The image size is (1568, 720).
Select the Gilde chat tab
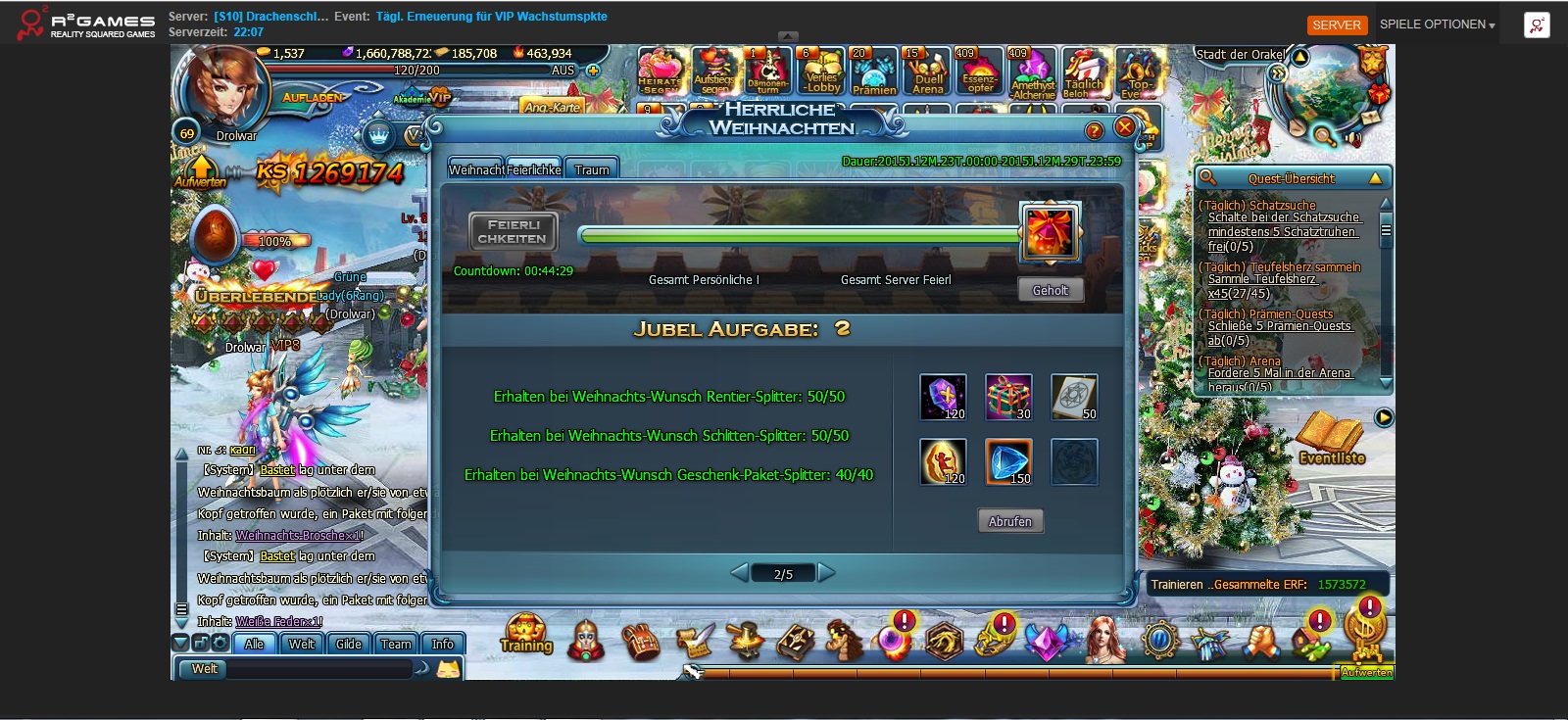point(348,644)
